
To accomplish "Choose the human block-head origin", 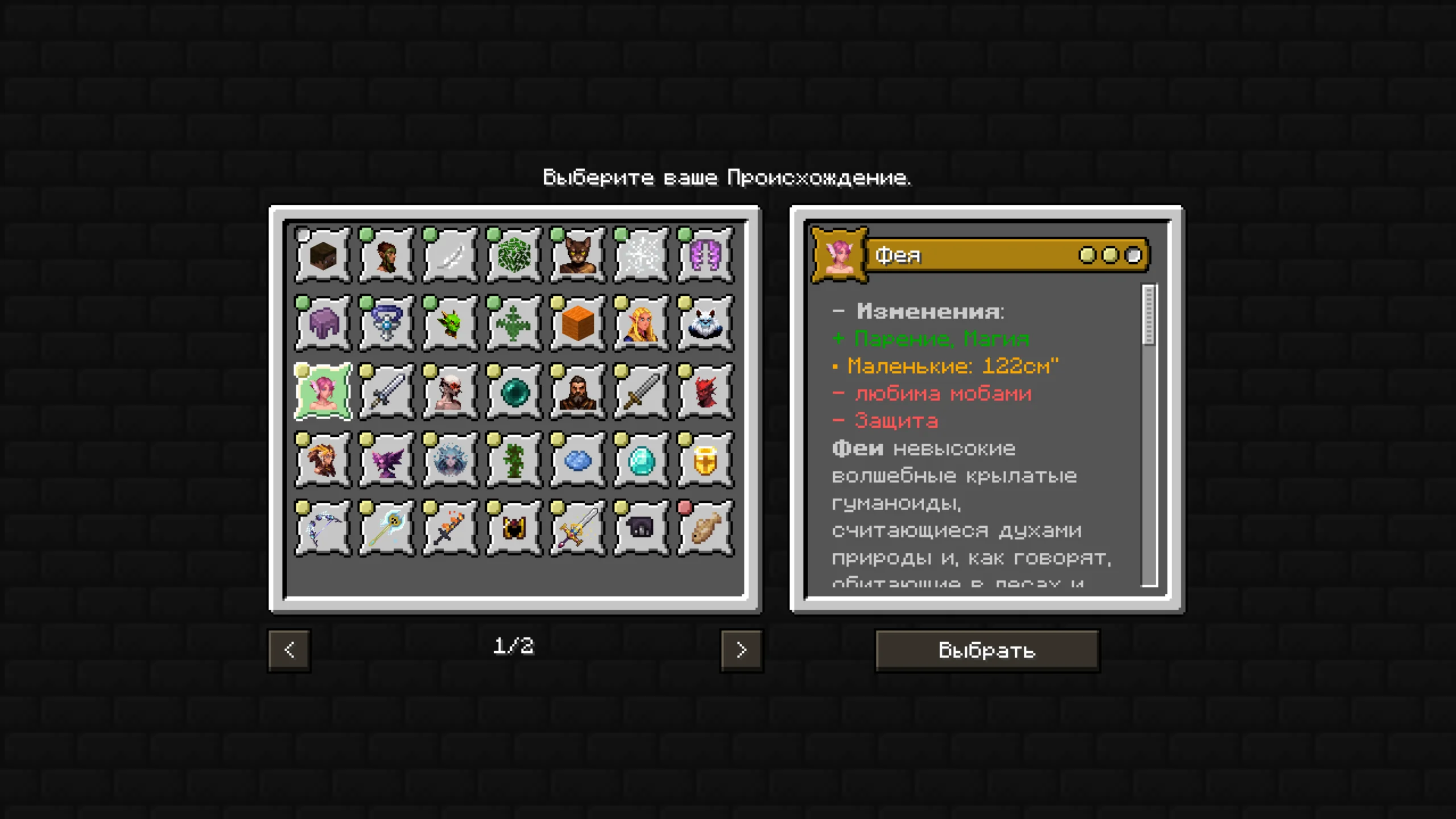I will click(x=323, y=255).
